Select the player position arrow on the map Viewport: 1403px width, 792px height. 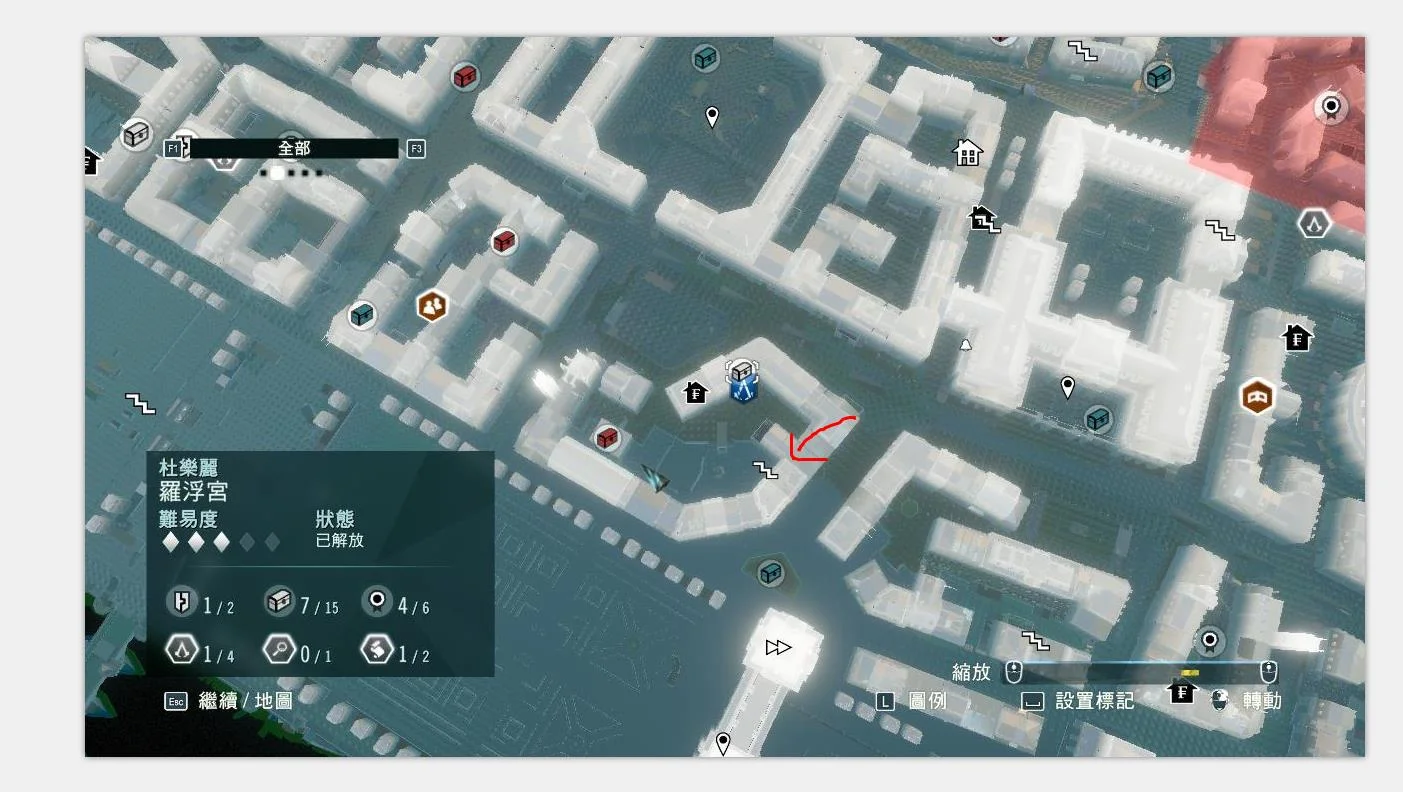point(655,479)
